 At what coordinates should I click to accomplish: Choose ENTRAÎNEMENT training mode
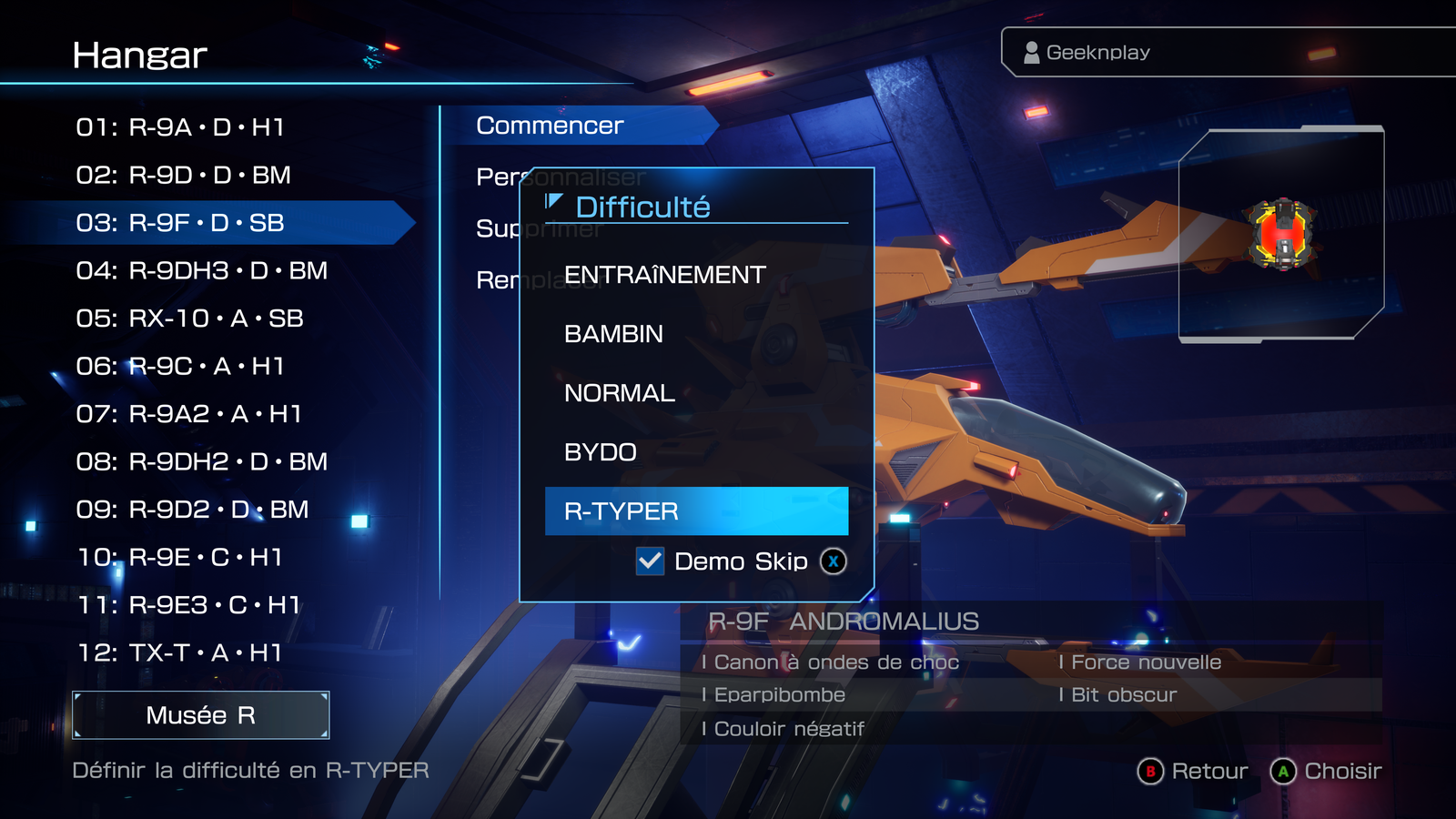(664, 275)
